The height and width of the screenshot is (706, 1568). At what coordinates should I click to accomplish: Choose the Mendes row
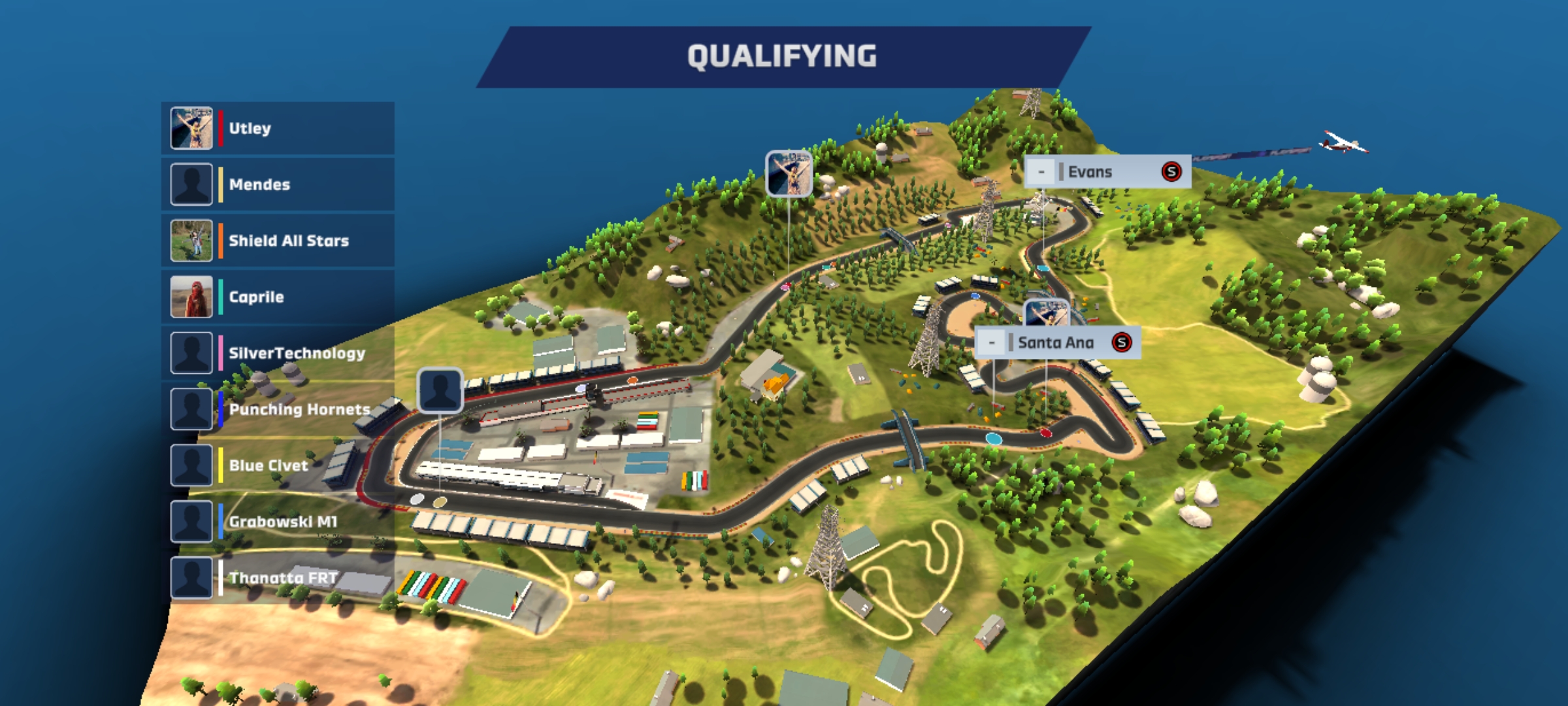click(278, 184)
